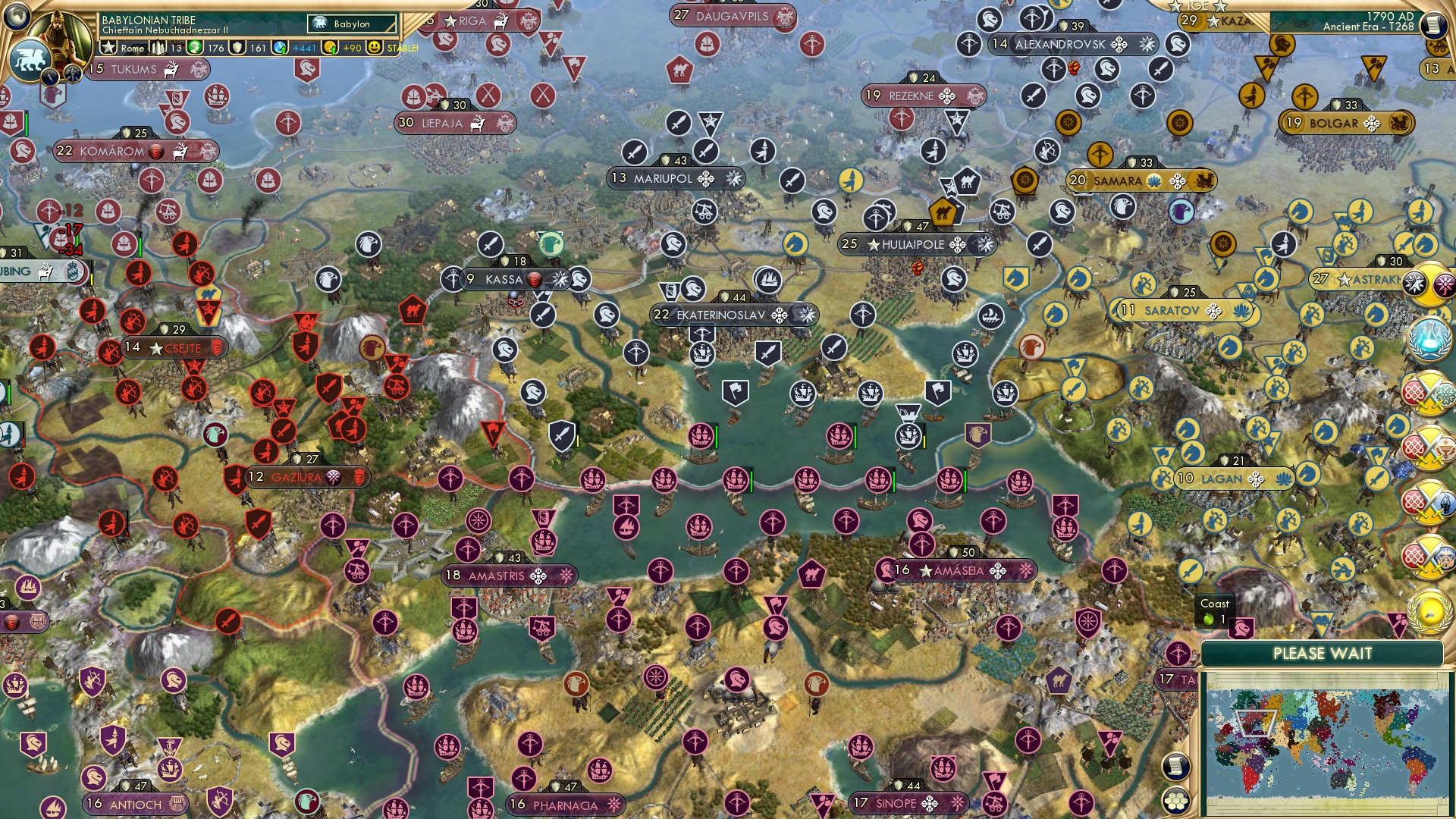
Task: Open the globe icon menu
Action: [16, 16]
